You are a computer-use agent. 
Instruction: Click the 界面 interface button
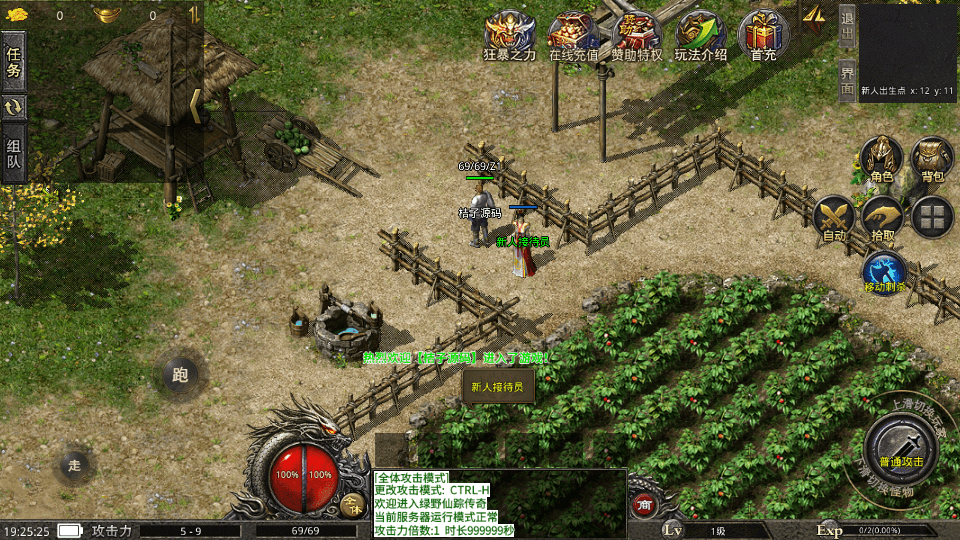tap(847, 79)
